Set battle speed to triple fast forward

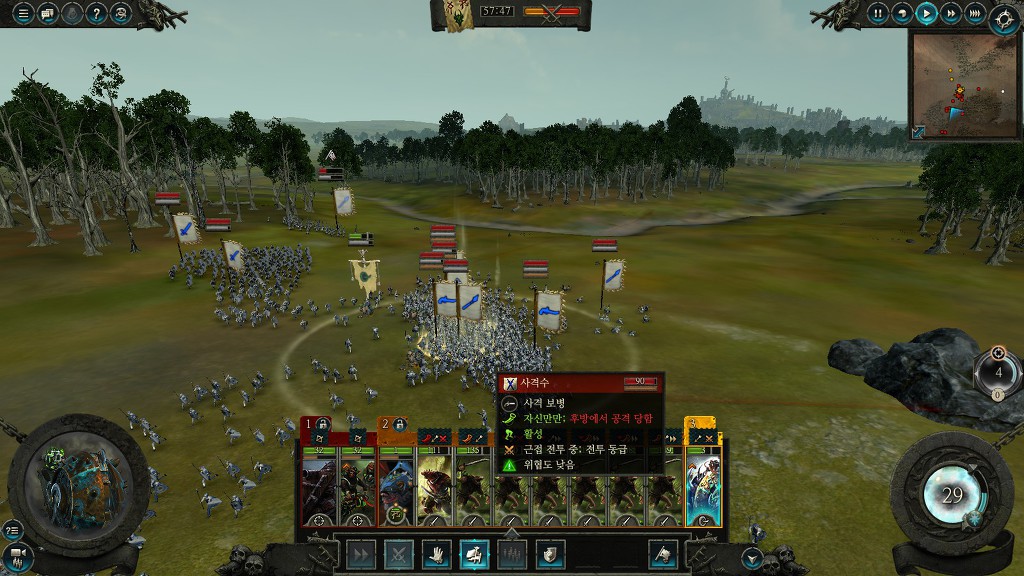975,13
